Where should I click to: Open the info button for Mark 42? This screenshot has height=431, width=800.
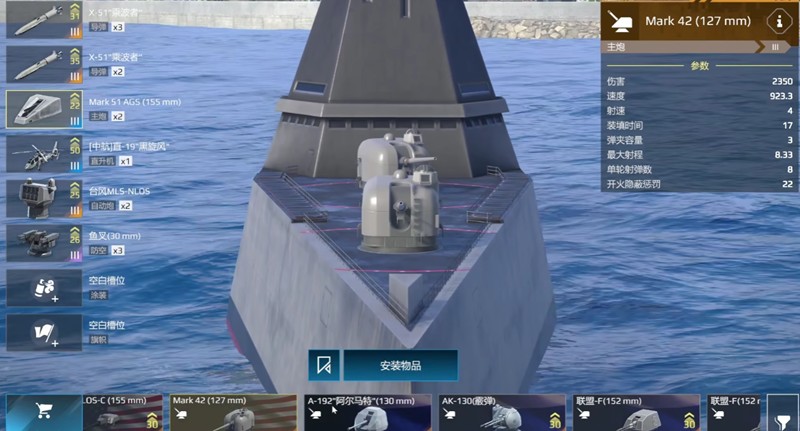(x=775, y=21)
